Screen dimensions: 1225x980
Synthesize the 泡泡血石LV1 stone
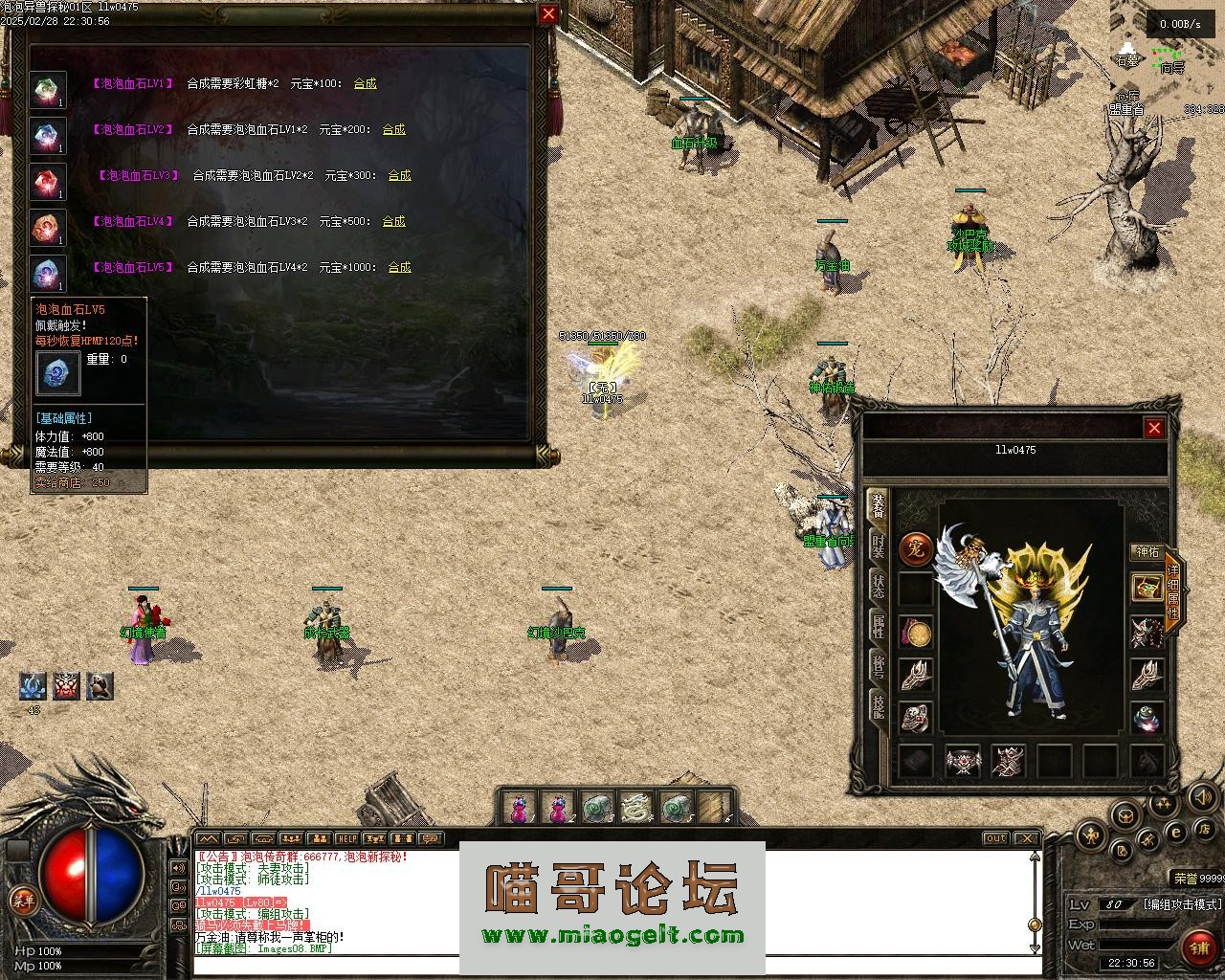(365, 83)
